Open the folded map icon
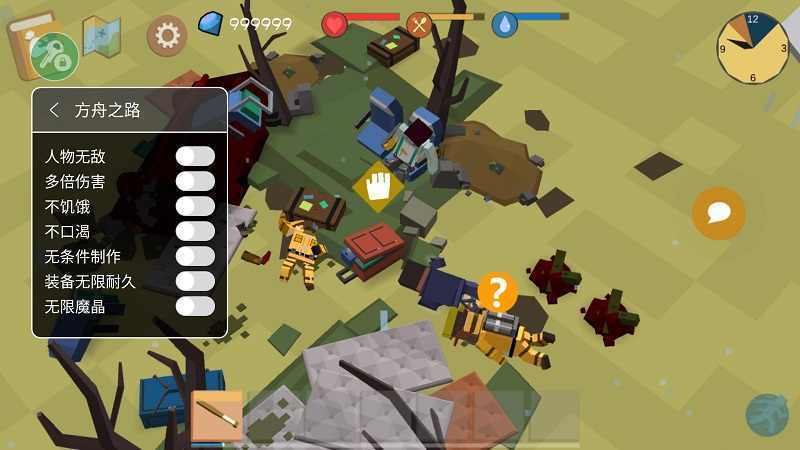The image size is (800, 450). (101, 35)
